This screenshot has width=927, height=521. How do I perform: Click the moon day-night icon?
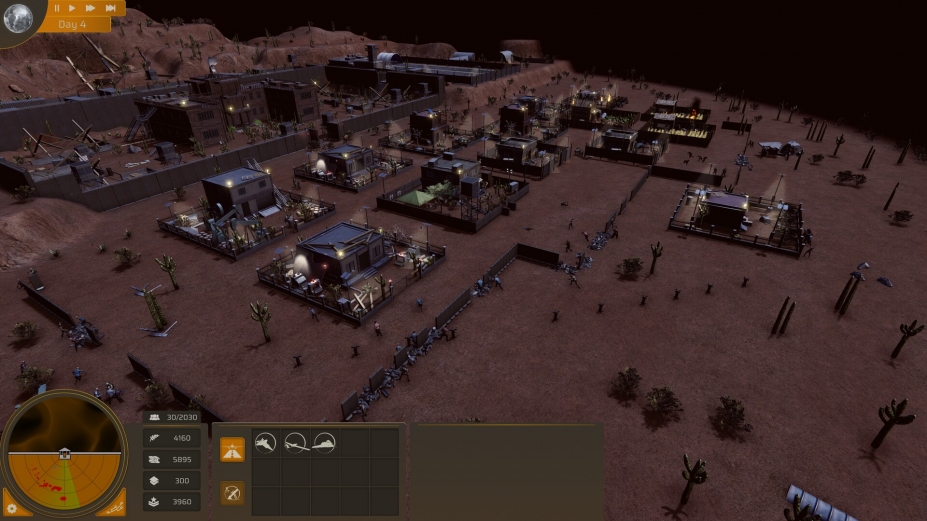tap(18, 19)
